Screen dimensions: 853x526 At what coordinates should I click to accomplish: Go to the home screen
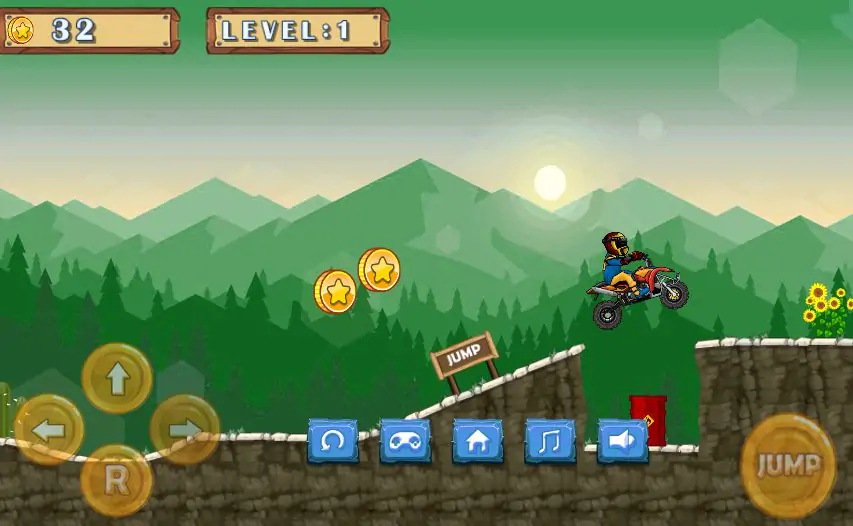click(478, 441)
